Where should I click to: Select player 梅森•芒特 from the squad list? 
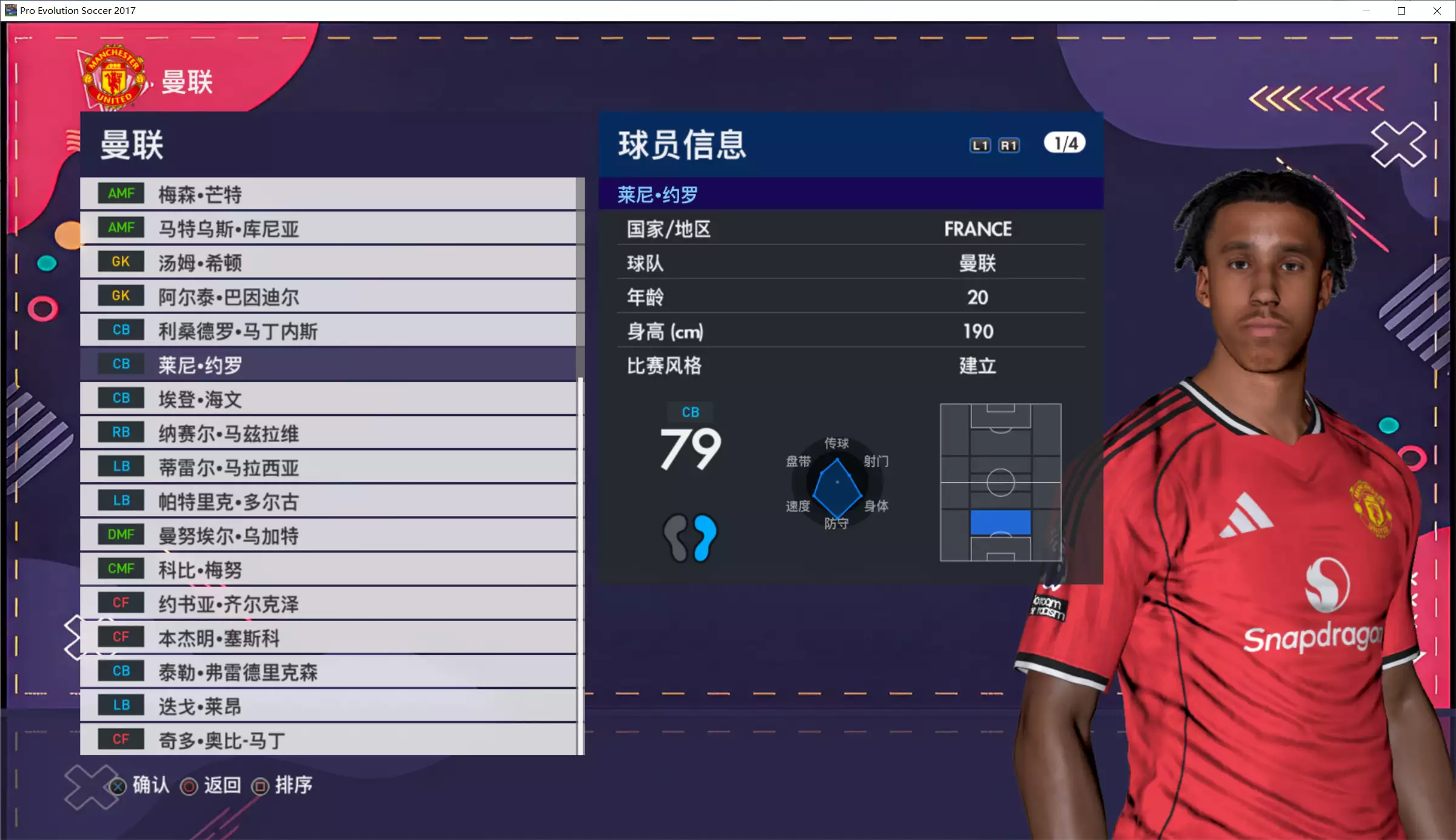327,194
